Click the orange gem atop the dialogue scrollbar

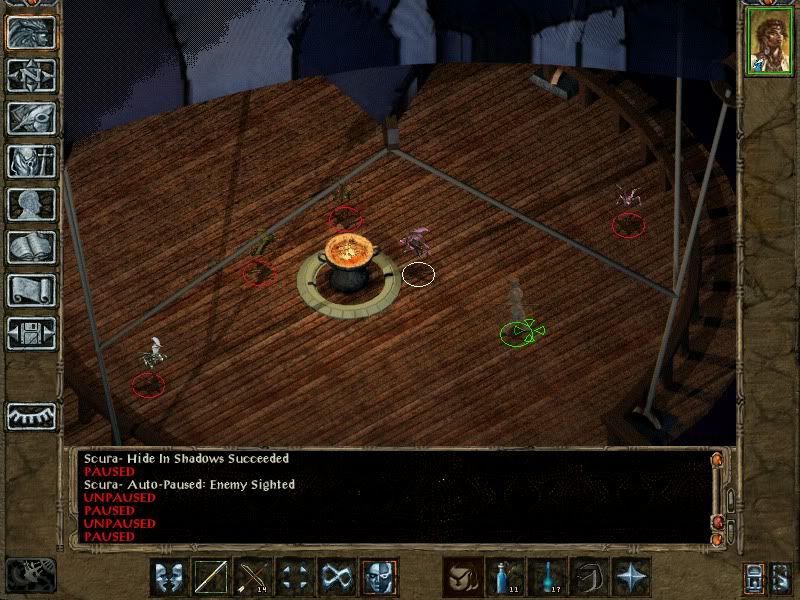[x=716, y=460]
